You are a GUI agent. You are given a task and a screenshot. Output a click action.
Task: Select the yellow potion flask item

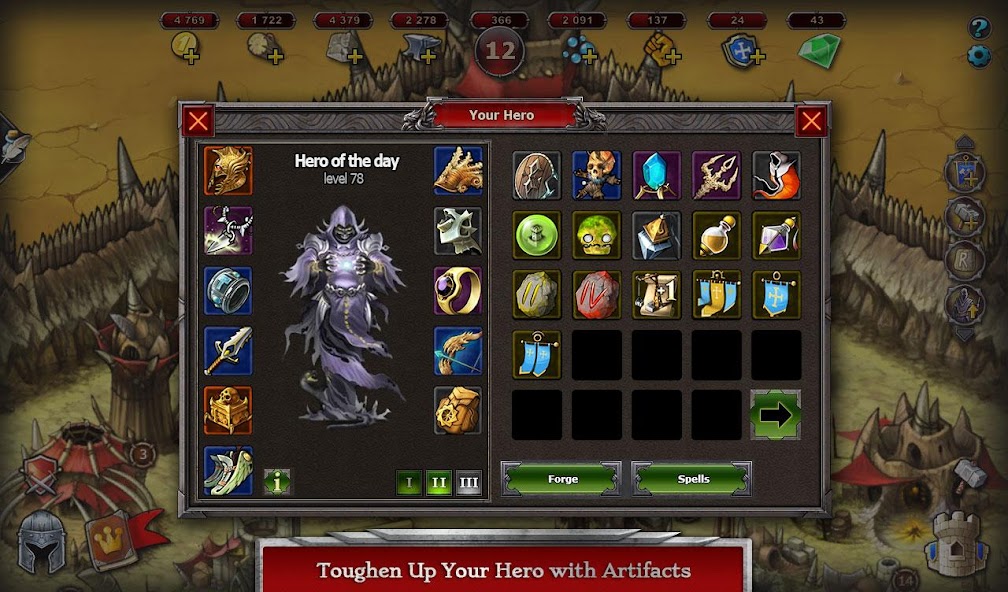pos(717,236)
